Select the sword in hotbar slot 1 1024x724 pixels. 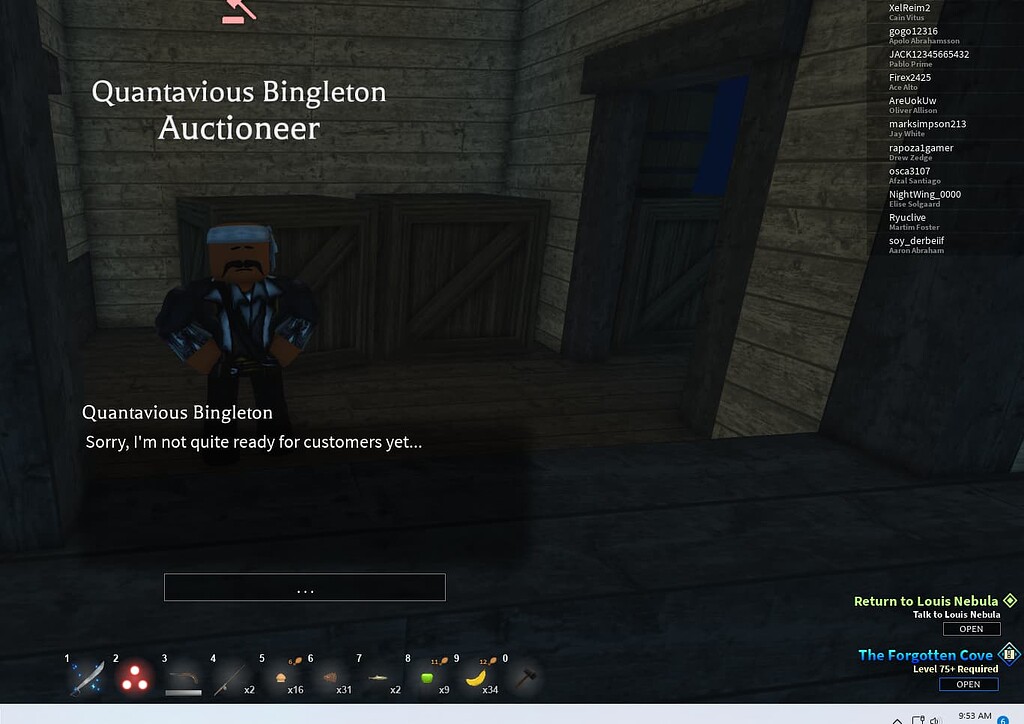coord(86,679)
